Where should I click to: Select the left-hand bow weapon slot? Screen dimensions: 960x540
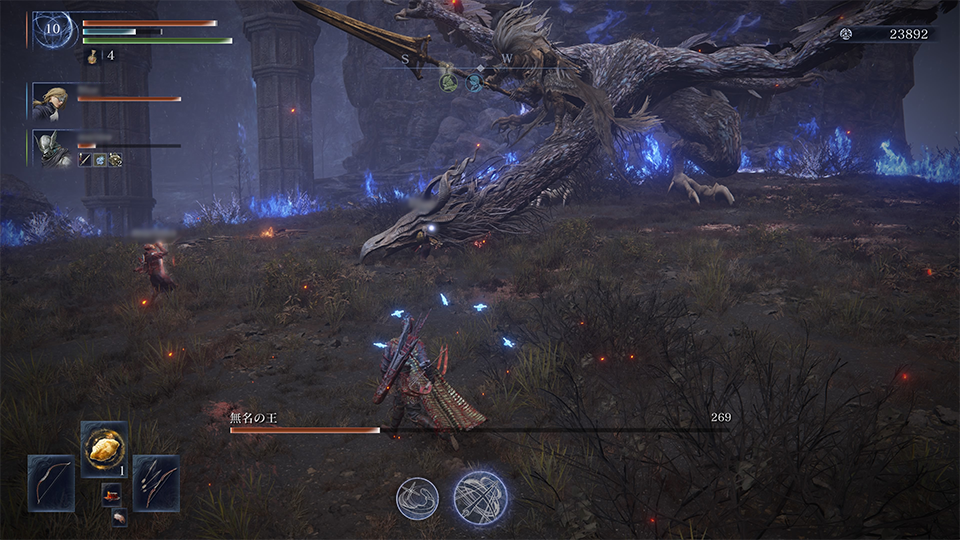[x=51, y=483]
